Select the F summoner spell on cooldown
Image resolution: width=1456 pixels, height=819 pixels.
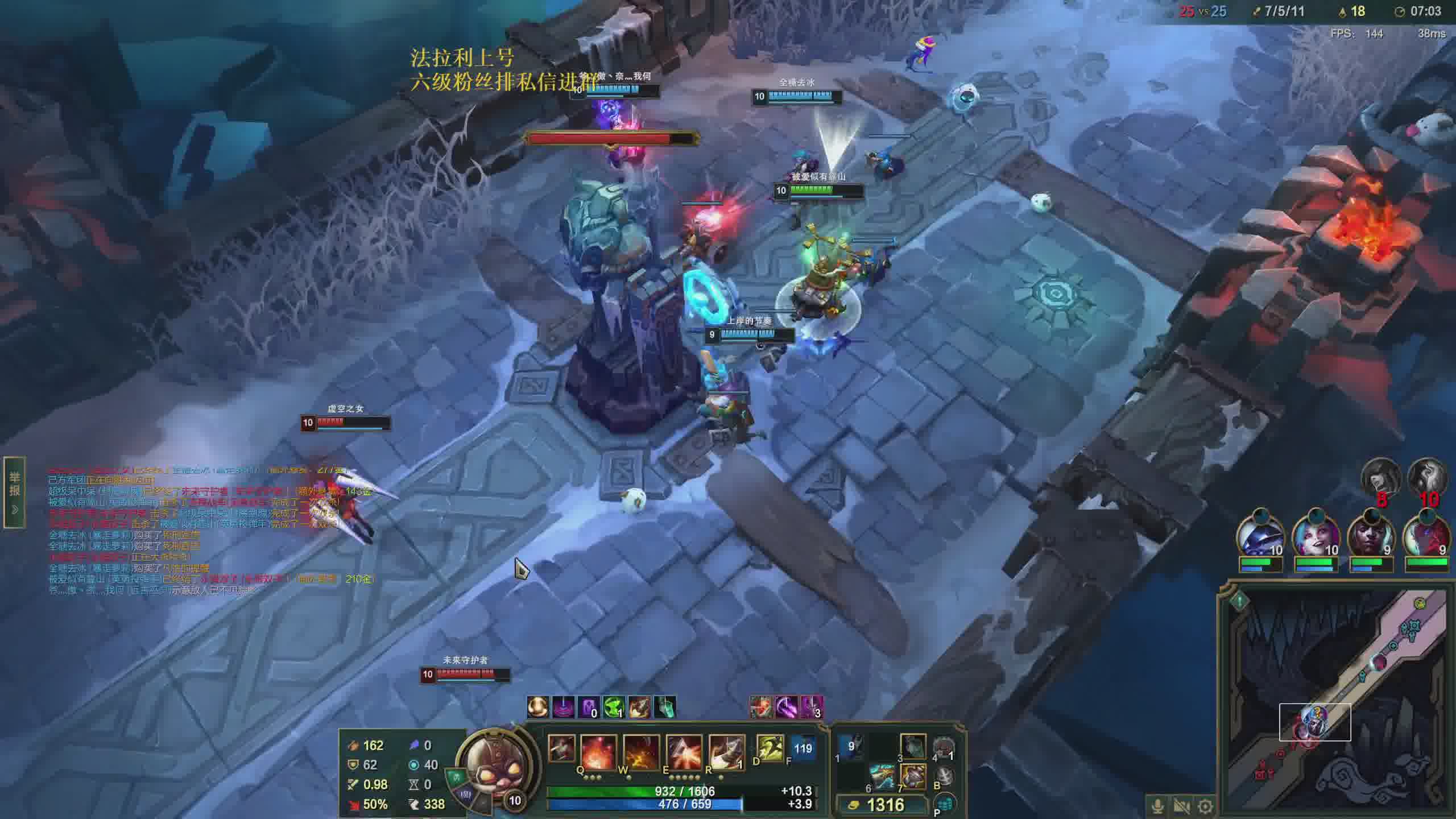(x=802, y=748)
